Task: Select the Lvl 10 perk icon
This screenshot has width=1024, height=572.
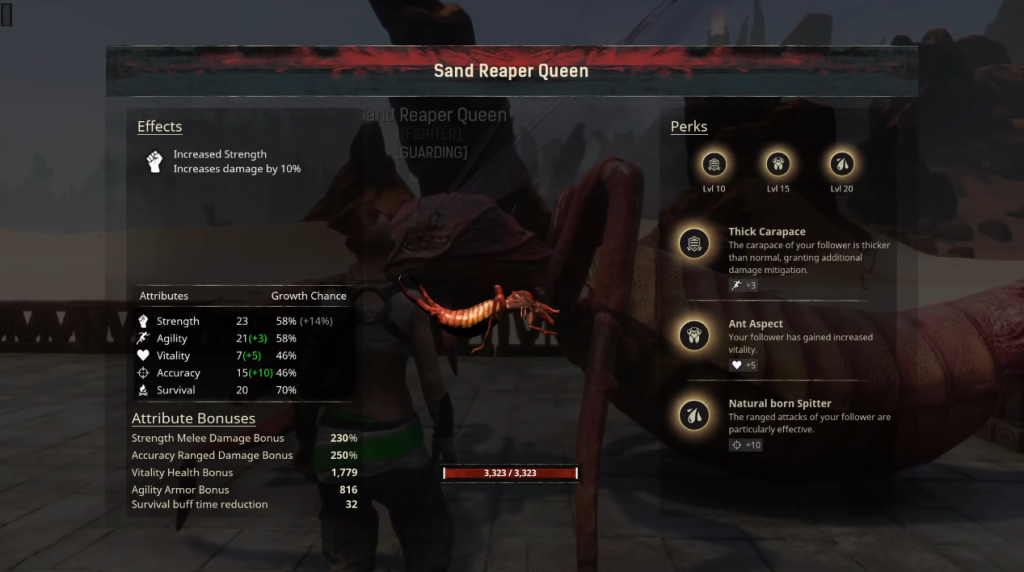Action: (715, 164)
